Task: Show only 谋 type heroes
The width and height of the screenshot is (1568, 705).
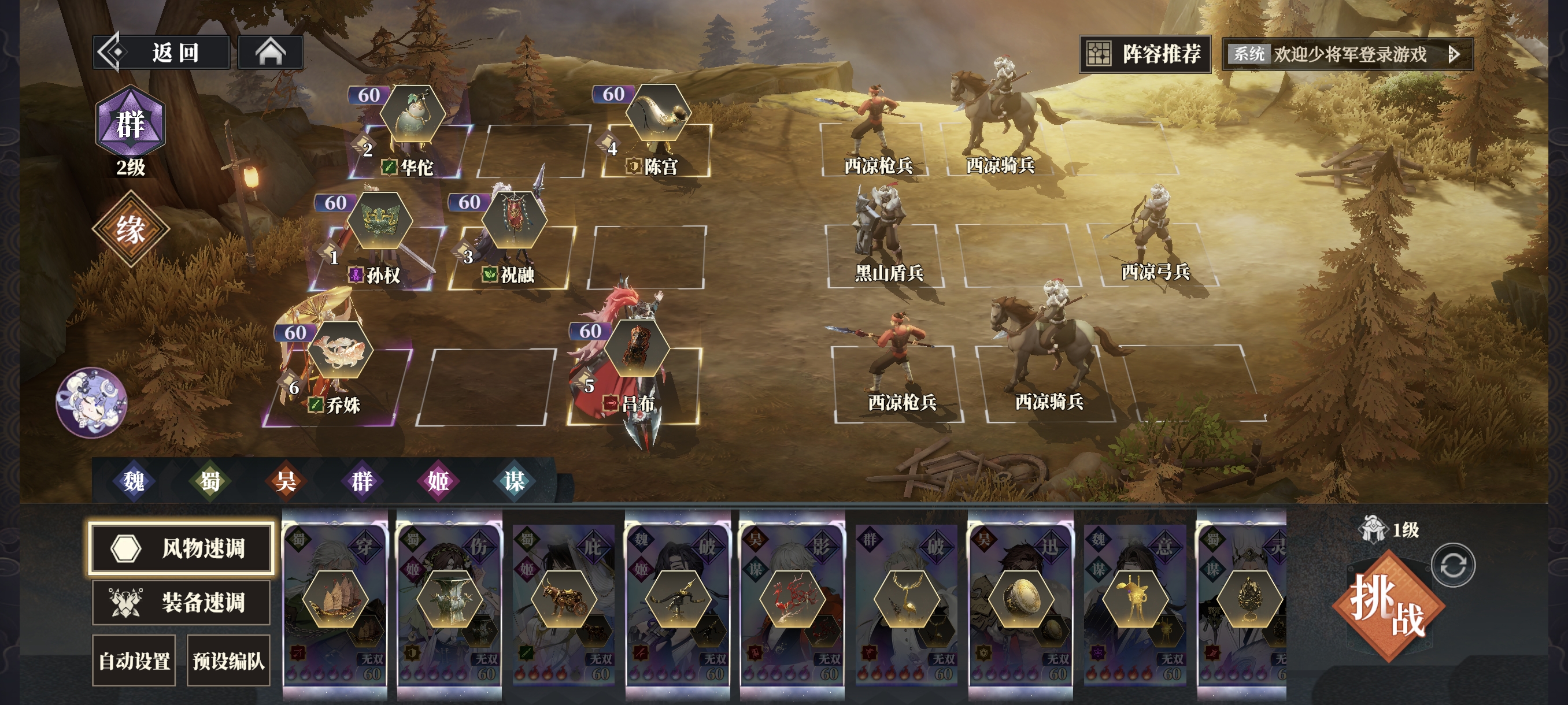Action: [x=515, y=481]
